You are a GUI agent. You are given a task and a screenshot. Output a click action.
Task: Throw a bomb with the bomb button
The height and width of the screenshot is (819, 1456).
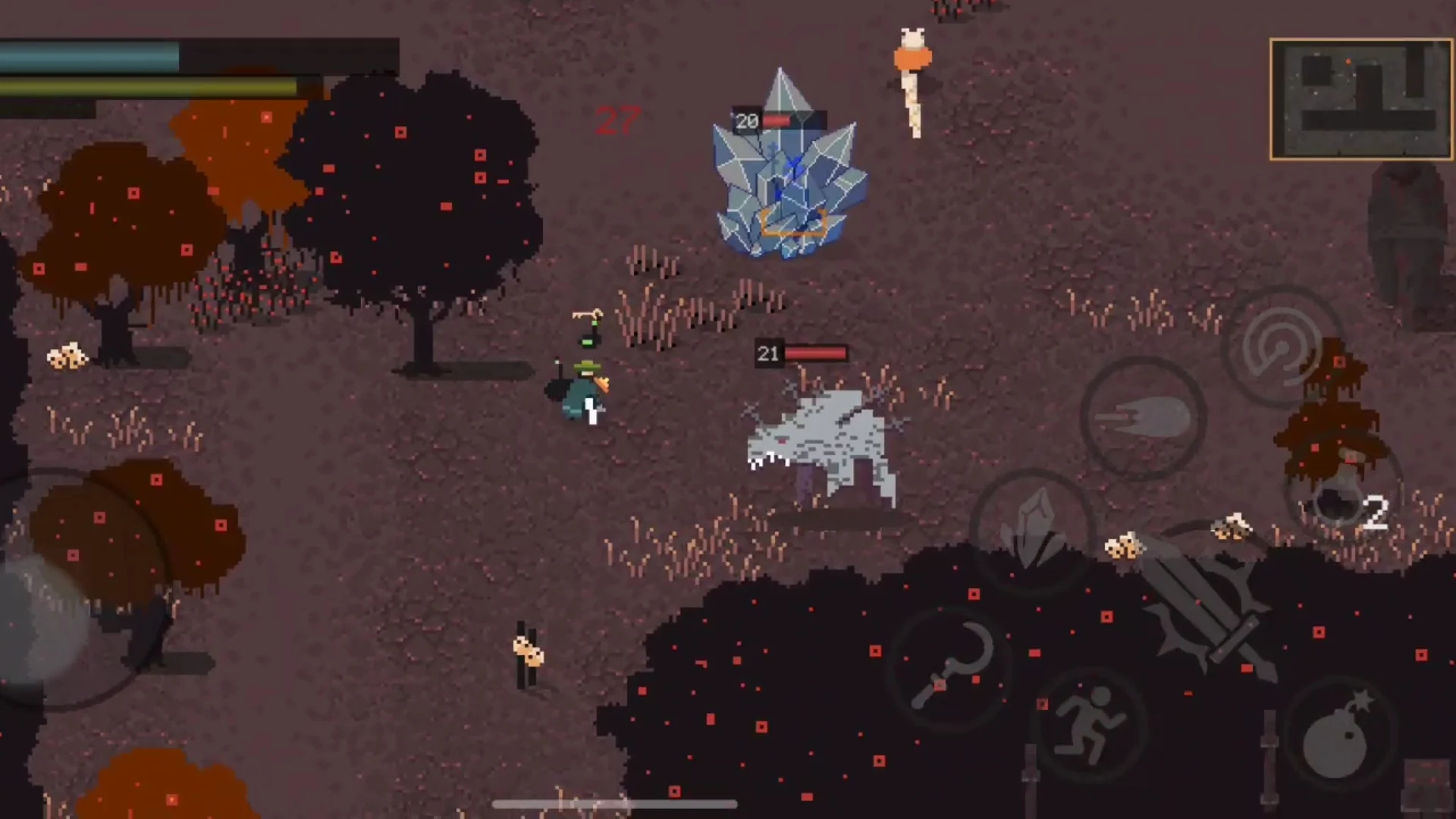click(1339, 736)
